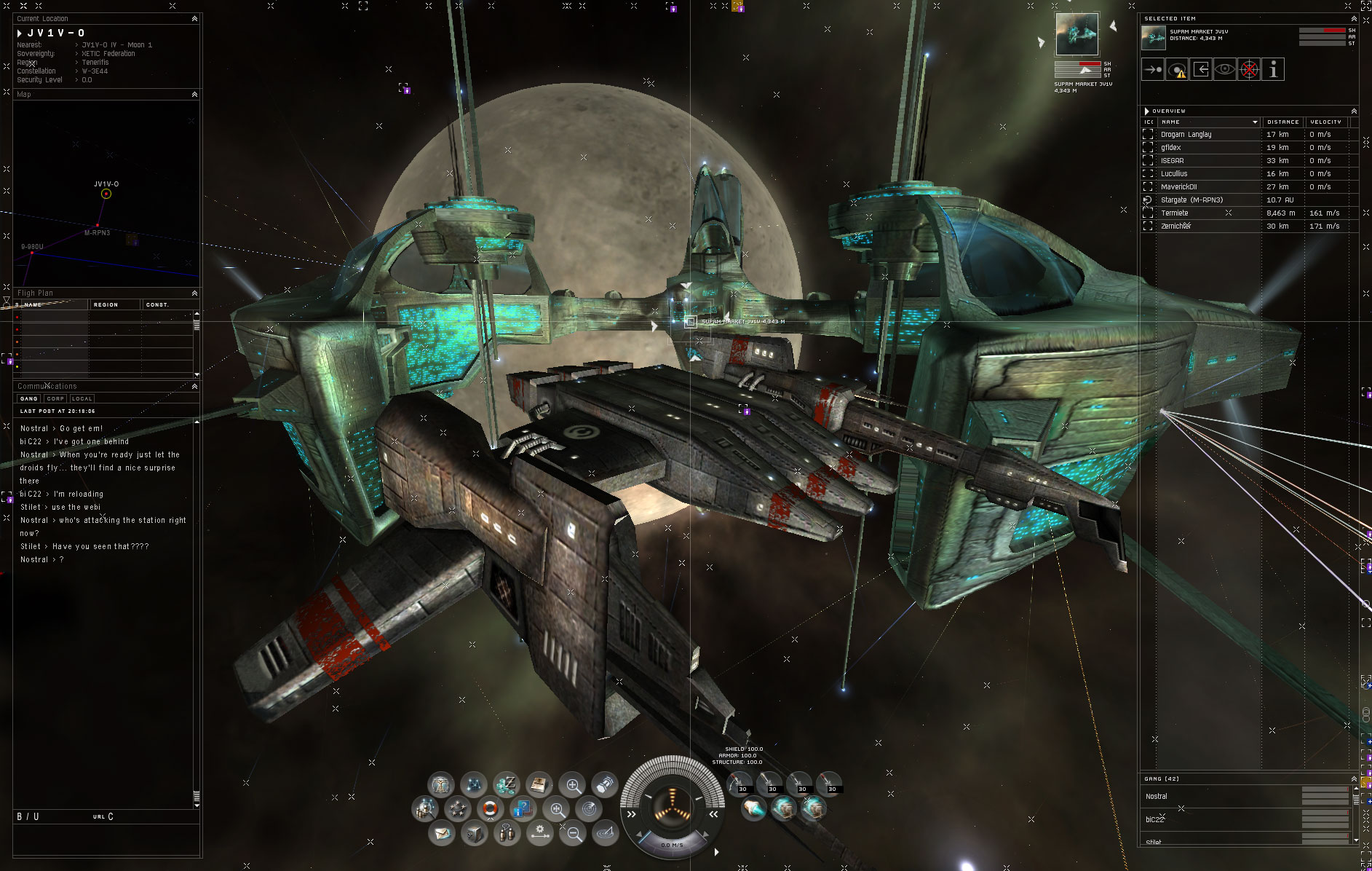Select gang member Nostral
1372x871 pixels.
1157,797
